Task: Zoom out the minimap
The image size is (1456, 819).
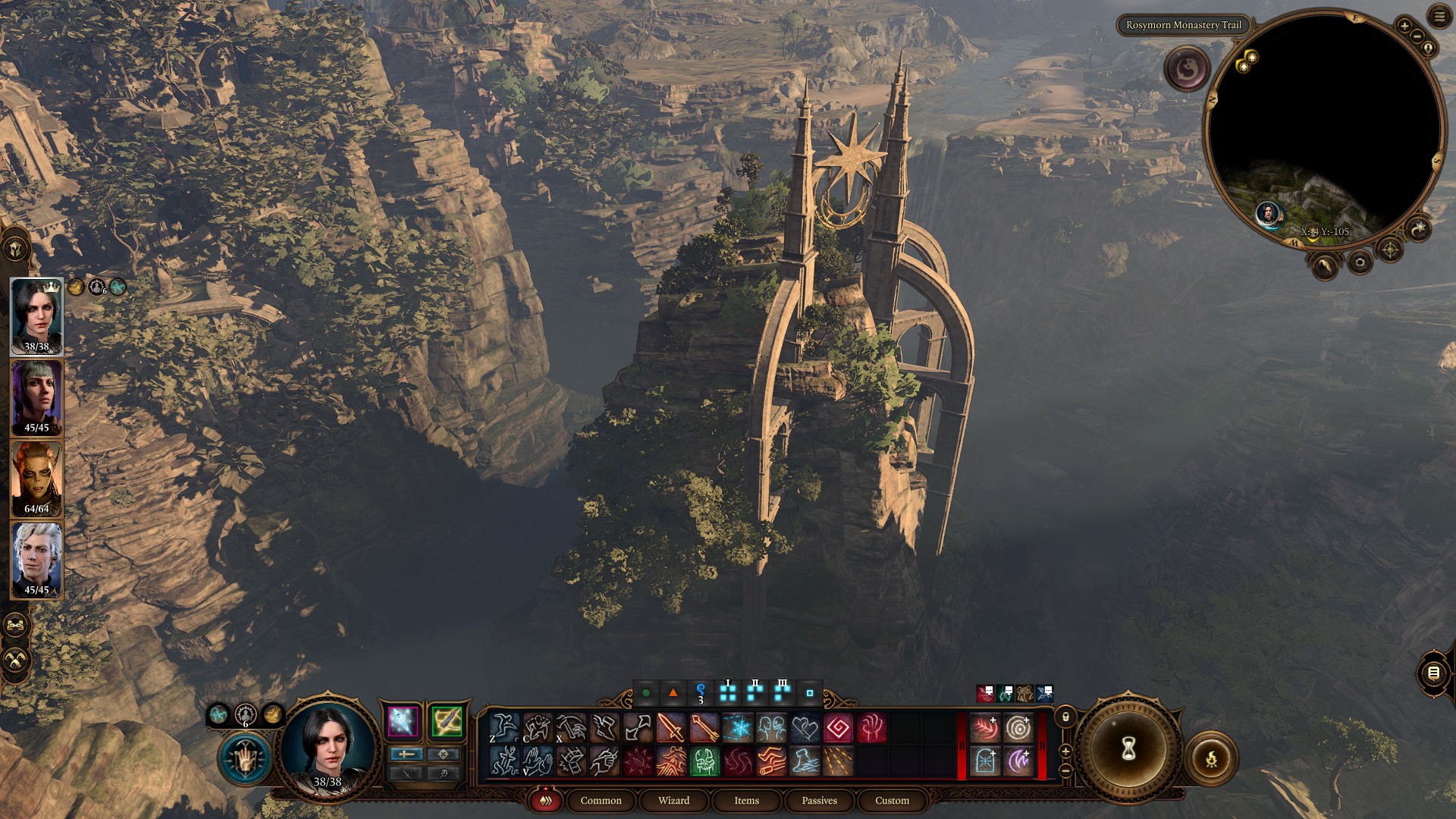Action: click(1417, 37)
